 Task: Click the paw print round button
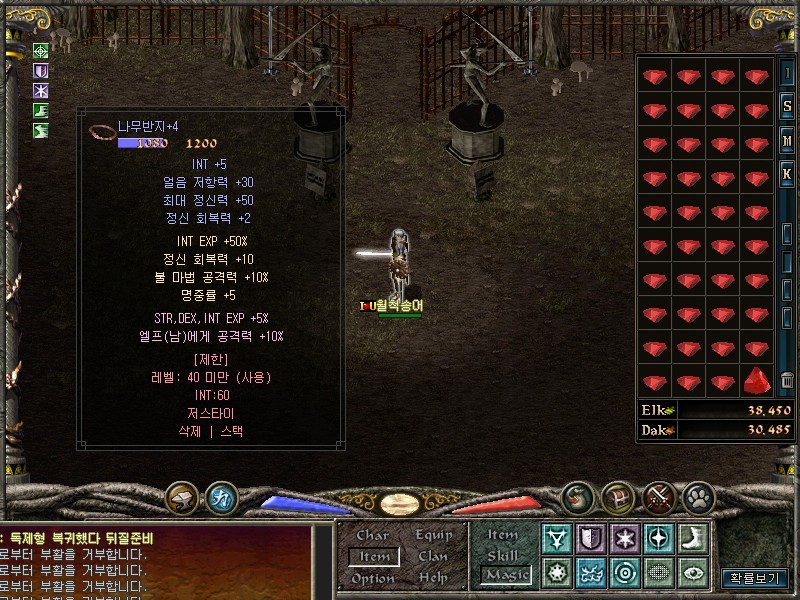click(x=698, y=497)
